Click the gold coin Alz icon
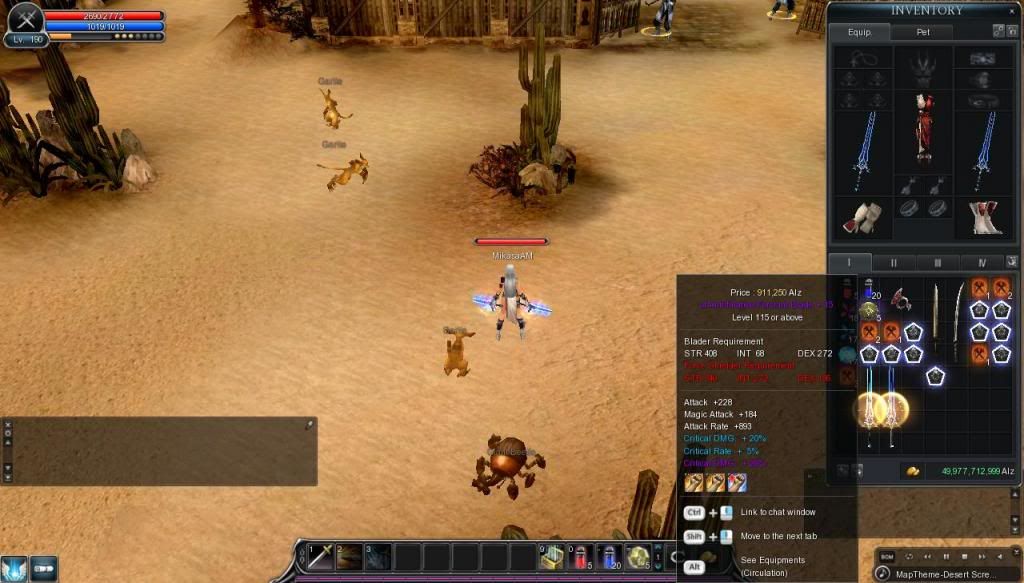The width and height of the screenshot is (1024, 583). click(x=912, y=470)
